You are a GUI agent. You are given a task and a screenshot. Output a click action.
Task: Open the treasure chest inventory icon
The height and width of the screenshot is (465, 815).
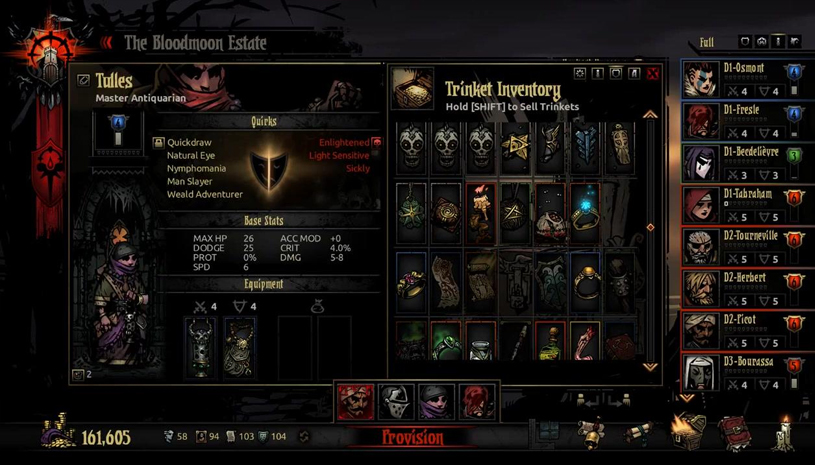[x=688, y=432]
